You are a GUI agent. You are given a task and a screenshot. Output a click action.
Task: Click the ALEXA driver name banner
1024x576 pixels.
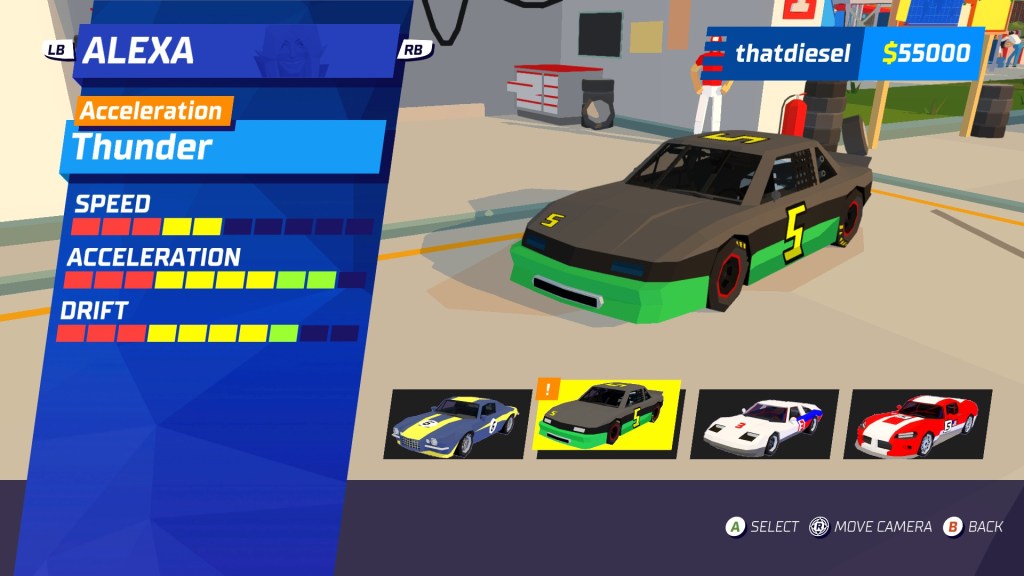[x=235, y=50]
